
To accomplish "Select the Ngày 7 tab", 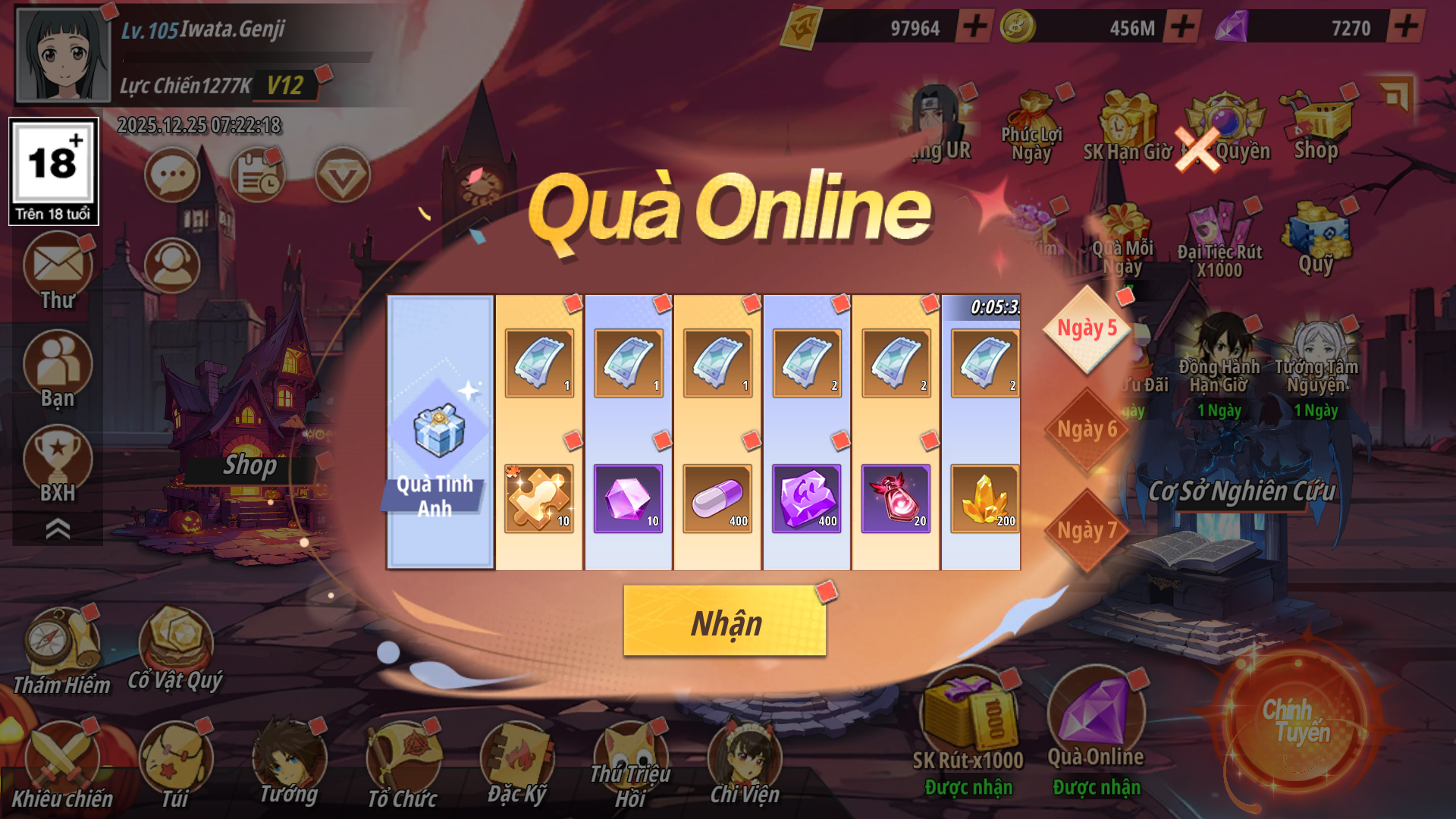I will [1087, 530].
